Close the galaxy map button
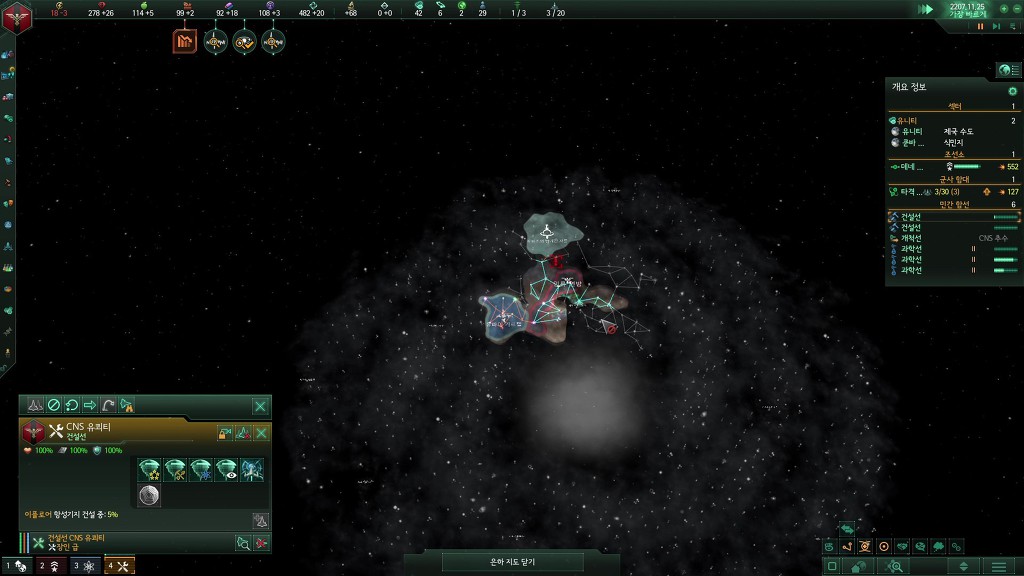Screen dimensions: 1024x576 pyautogui.click(x=512, y=562)
